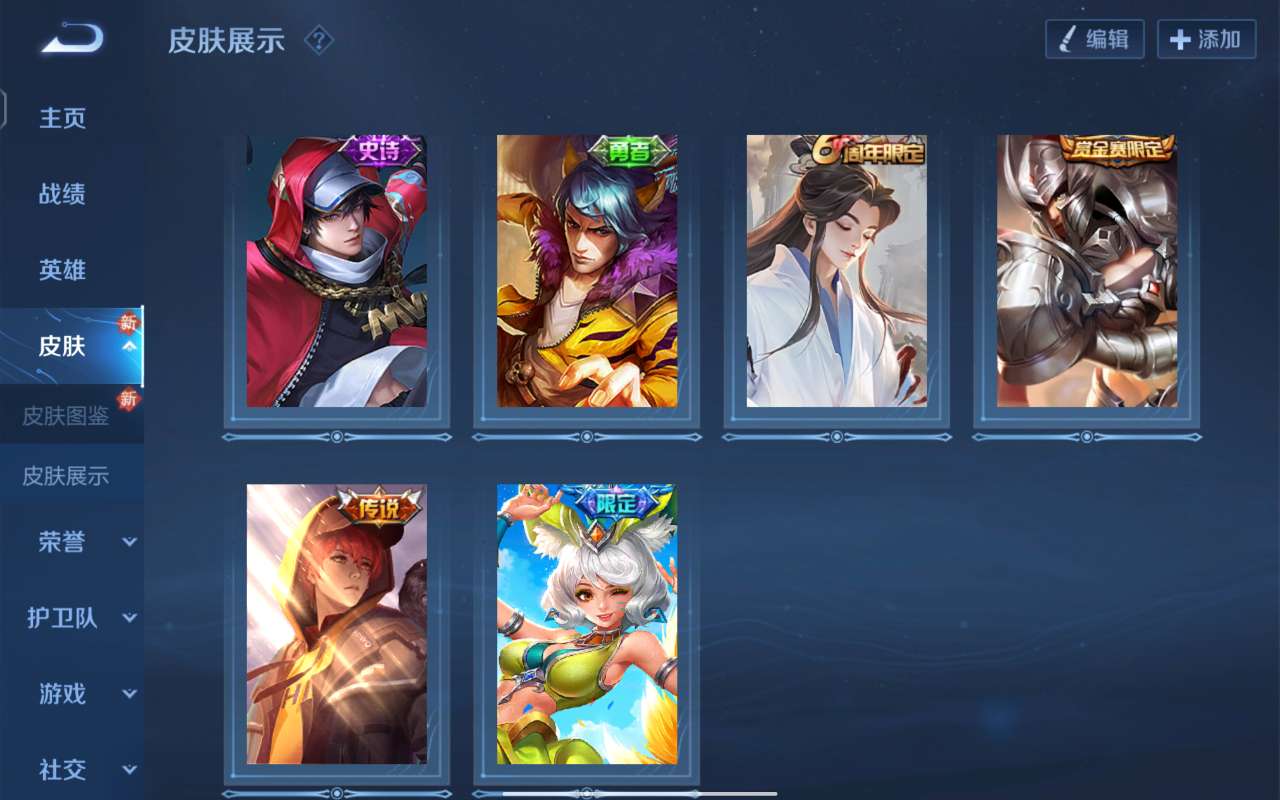
Task: Open the 皮肤展示 help question mark icon
Action: [x=317, y=41]
